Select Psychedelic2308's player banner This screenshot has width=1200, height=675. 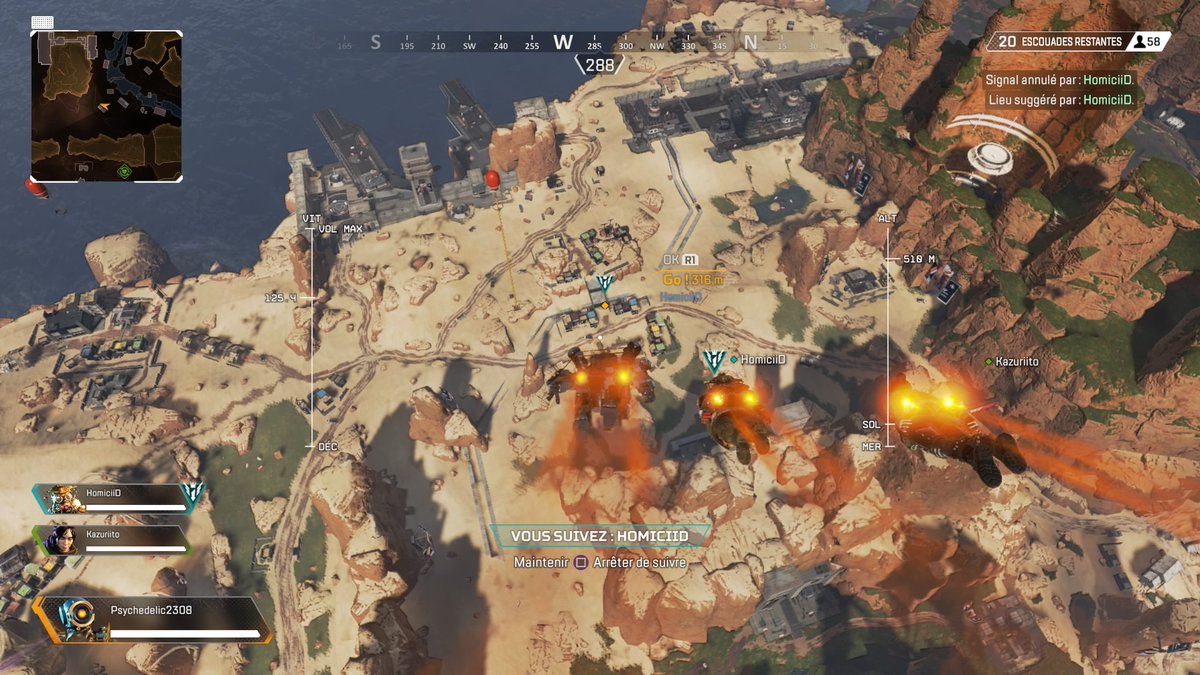click(154, 620)
